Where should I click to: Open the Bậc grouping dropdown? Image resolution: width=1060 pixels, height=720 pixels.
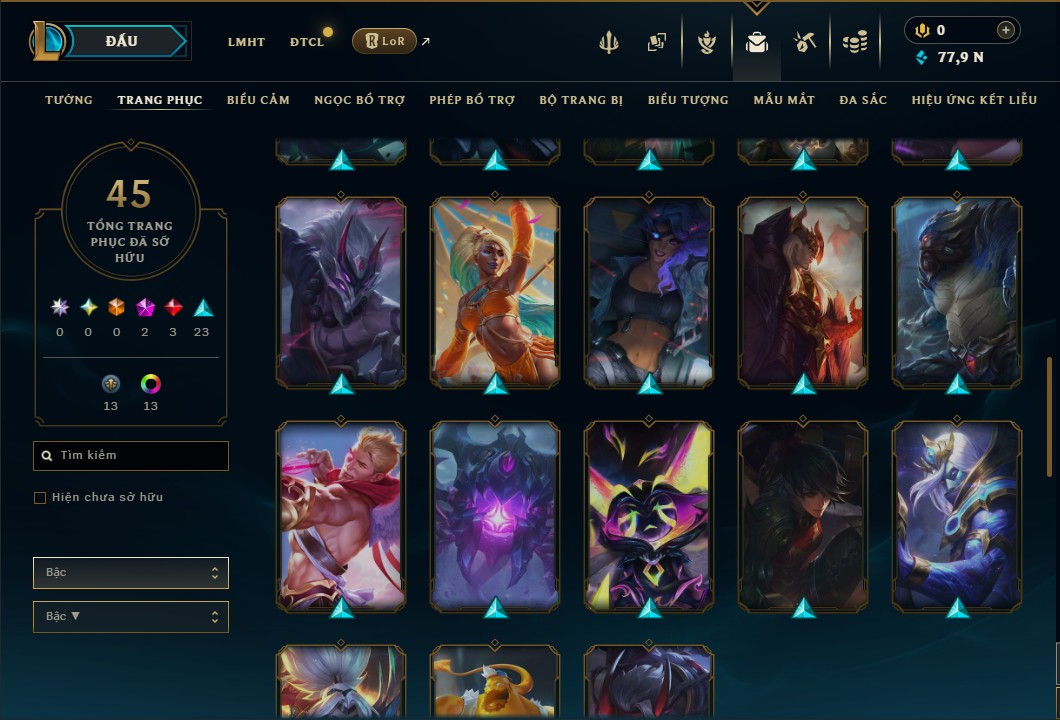[x=131, y=573]
